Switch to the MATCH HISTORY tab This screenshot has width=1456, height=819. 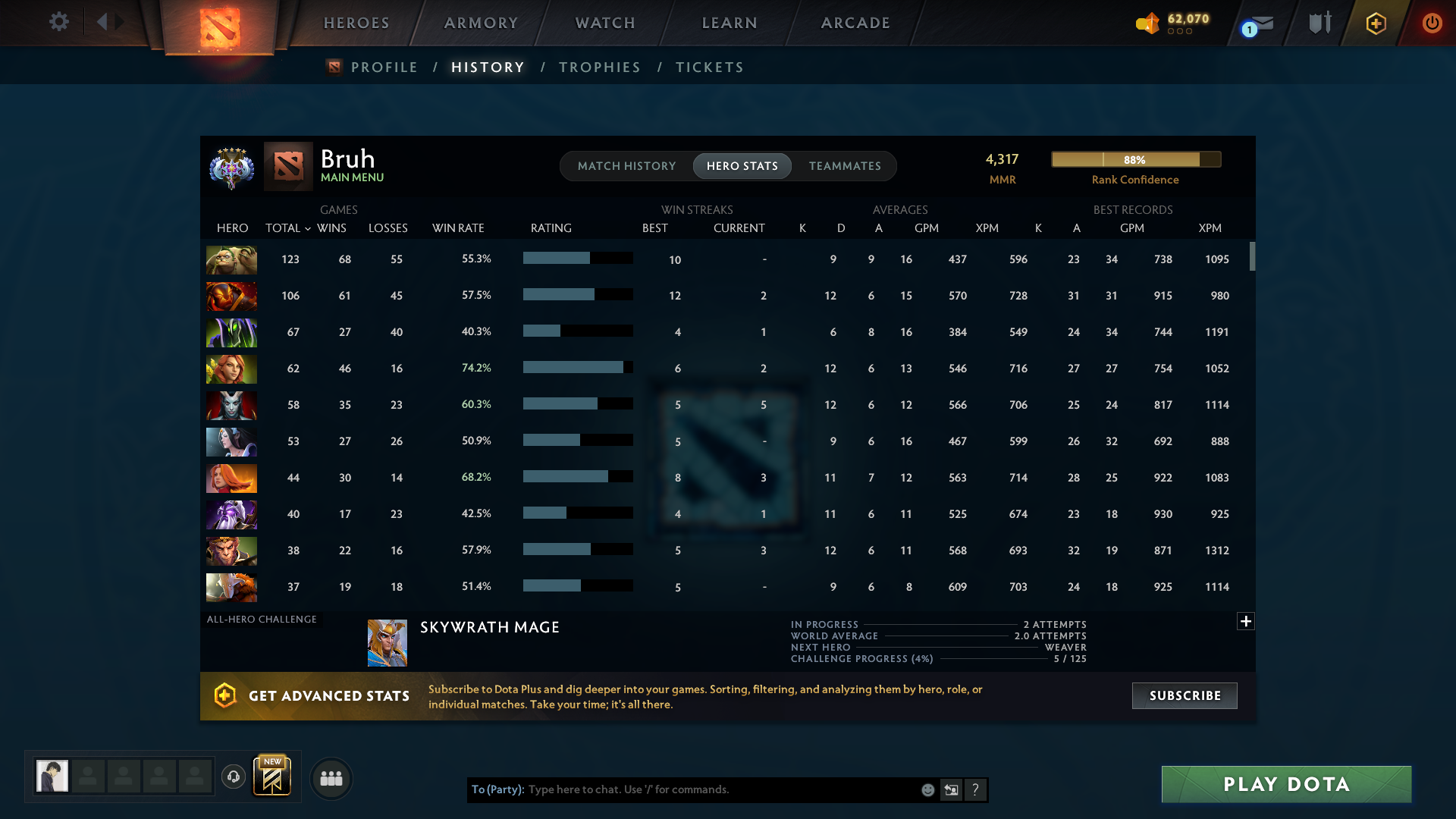point(626,165)
